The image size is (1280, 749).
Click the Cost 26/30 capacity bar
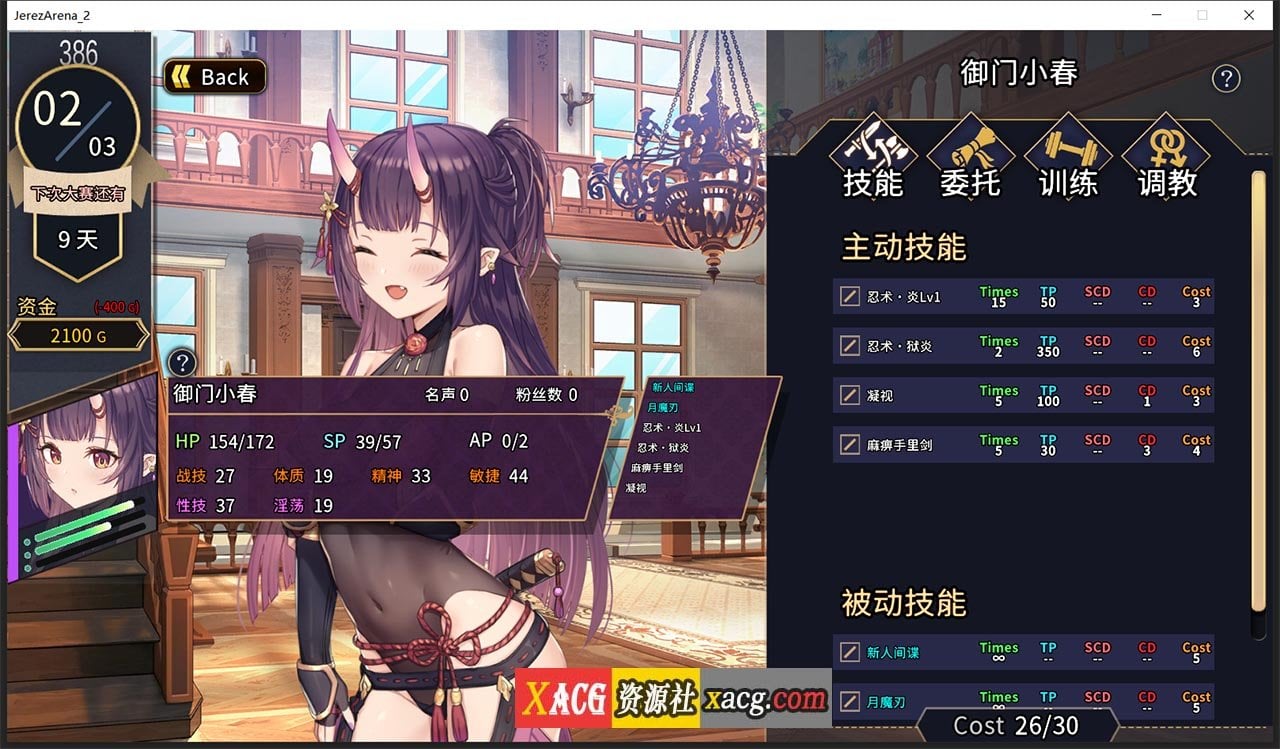pos(1018,726)
